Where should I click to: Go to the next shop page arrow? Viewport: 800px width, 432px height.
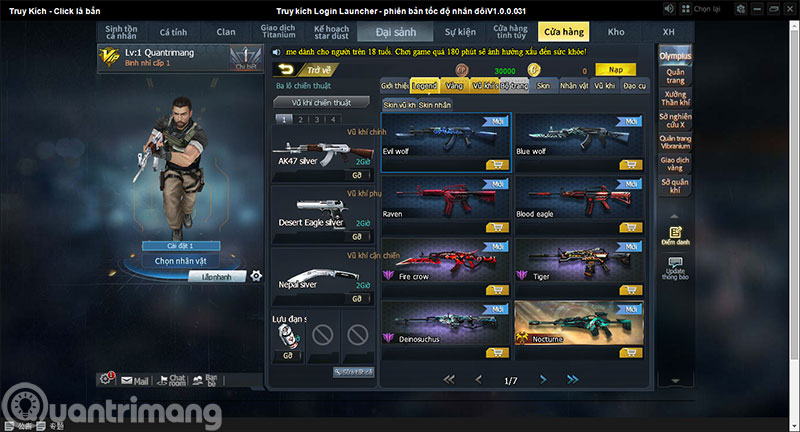(x=543, y=380)
